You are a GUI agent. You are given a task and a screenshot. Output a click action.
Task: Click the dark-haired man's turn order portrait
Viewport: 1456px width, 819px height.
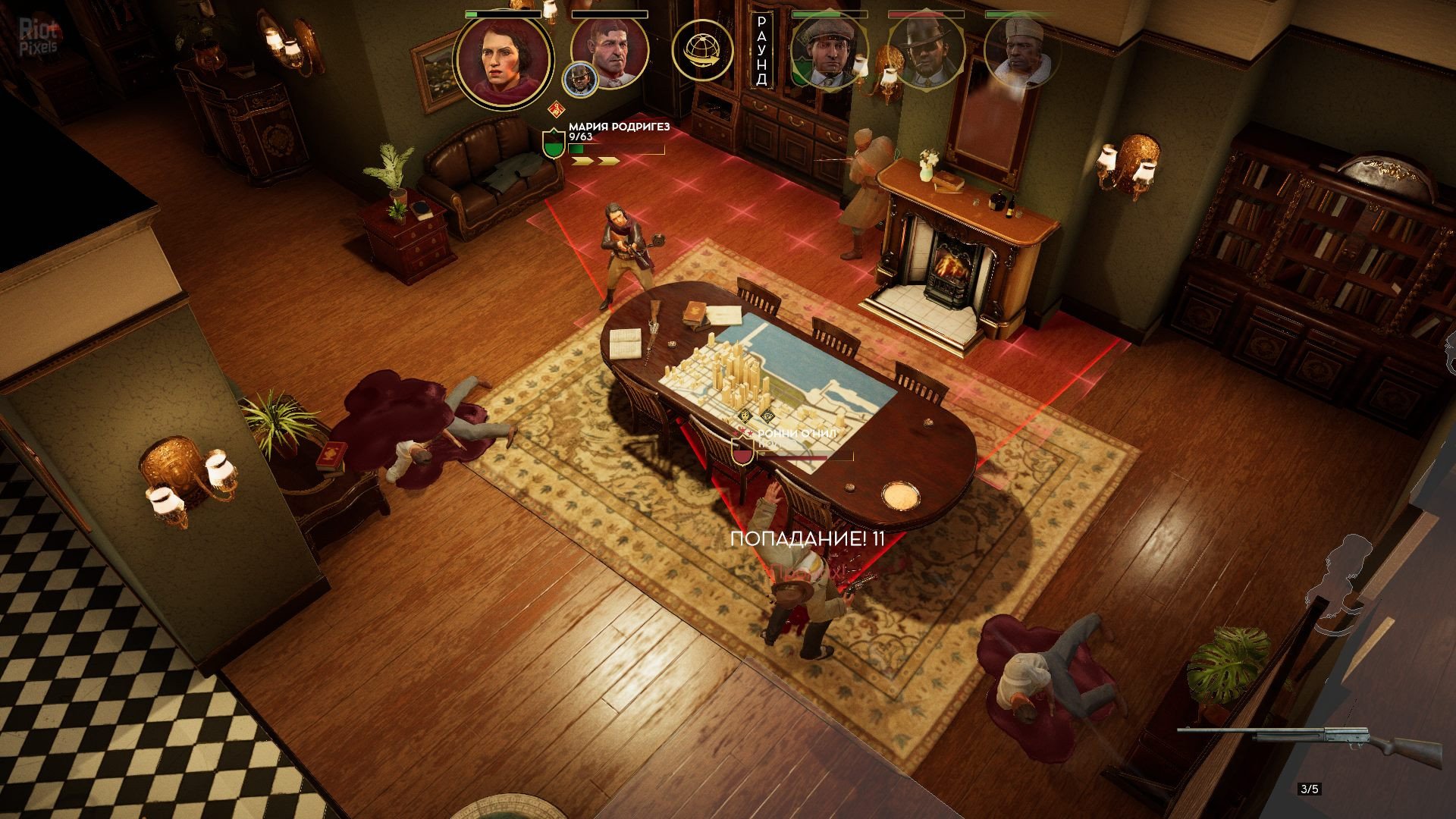(609, 52)
